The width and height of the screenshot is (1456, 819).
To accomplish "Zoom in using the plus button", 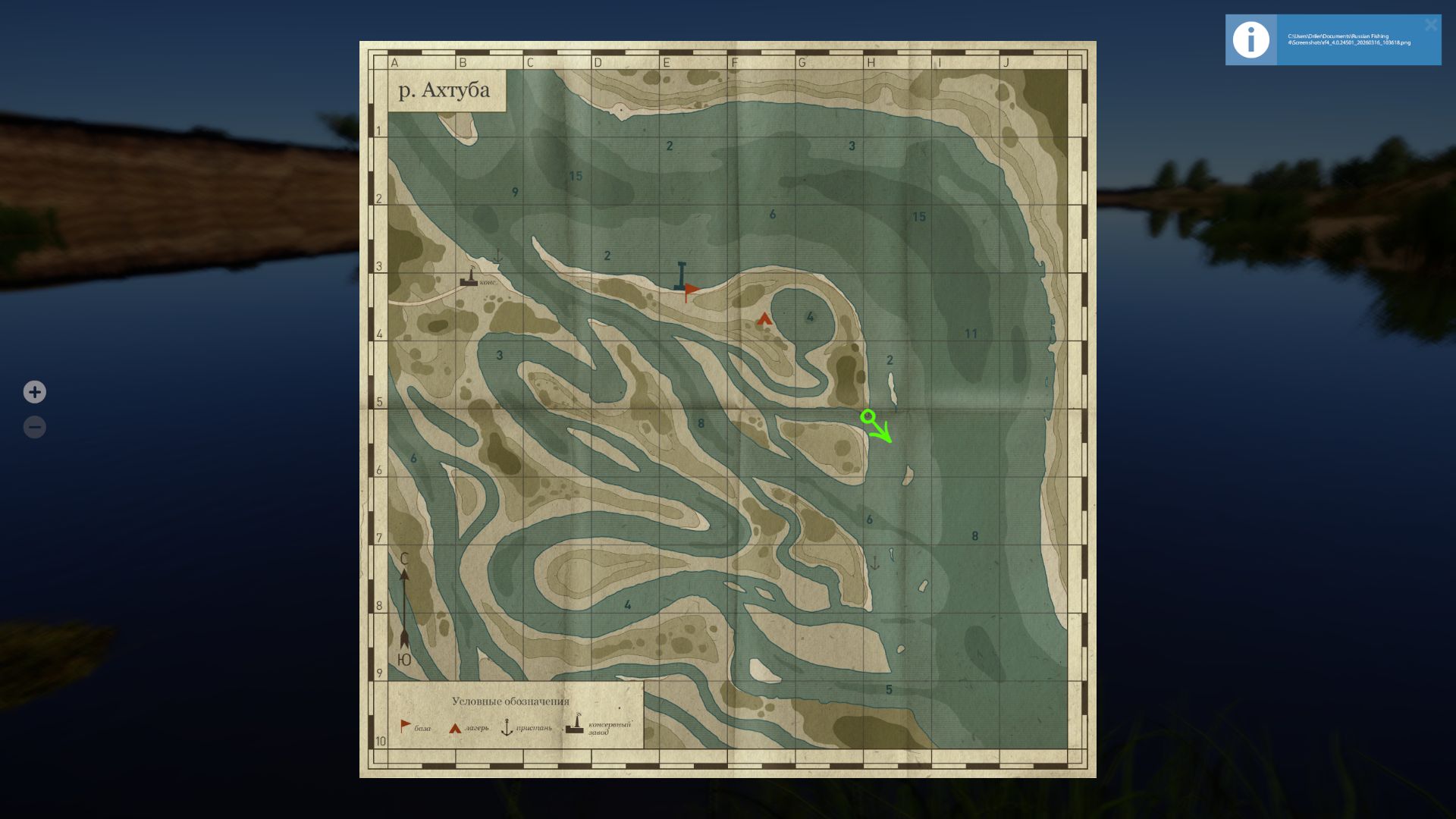I will [x=35, y=392].
